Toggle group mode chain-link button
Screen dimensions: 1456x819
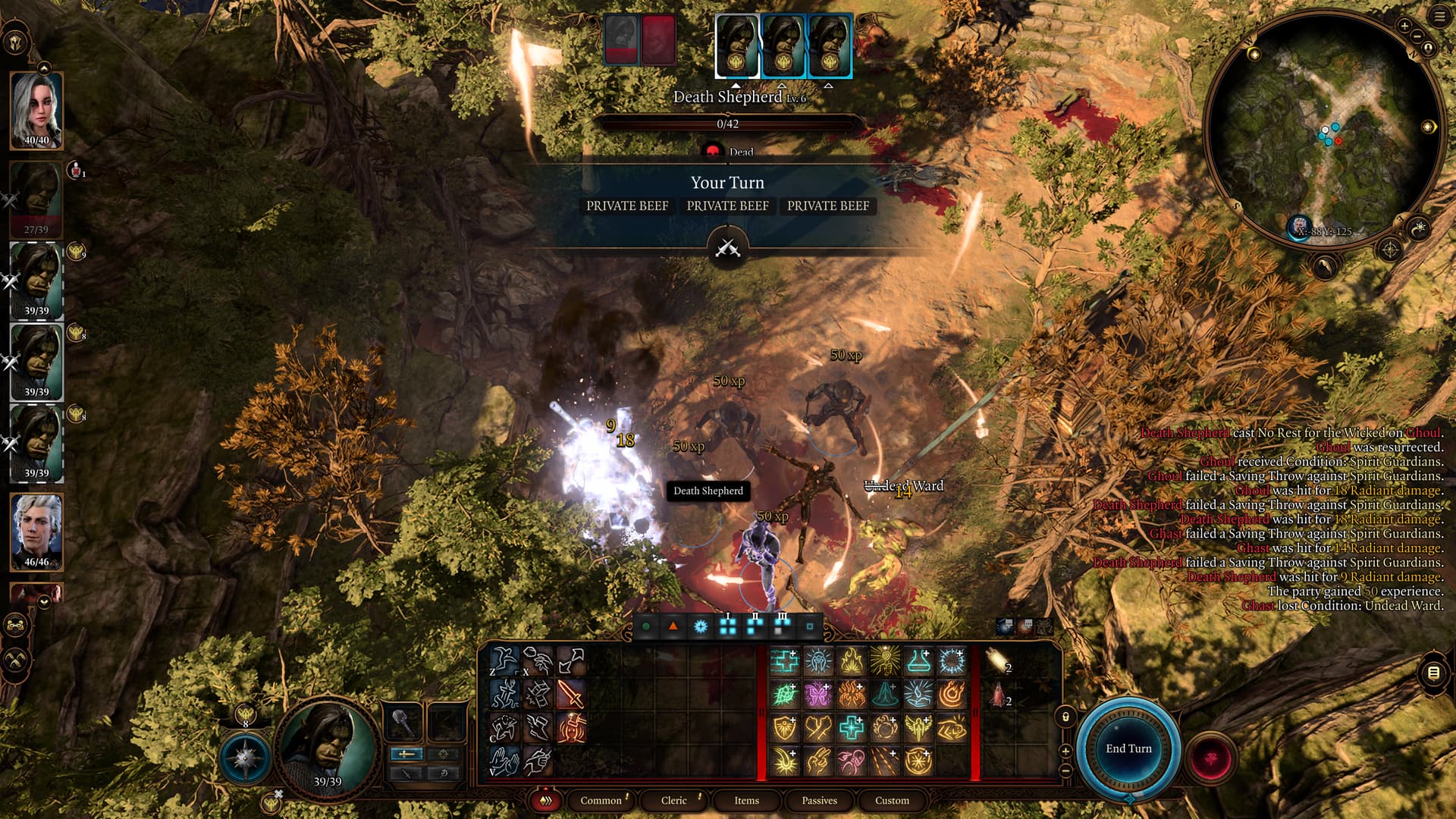pyautogui.click(x=16, y=626)
